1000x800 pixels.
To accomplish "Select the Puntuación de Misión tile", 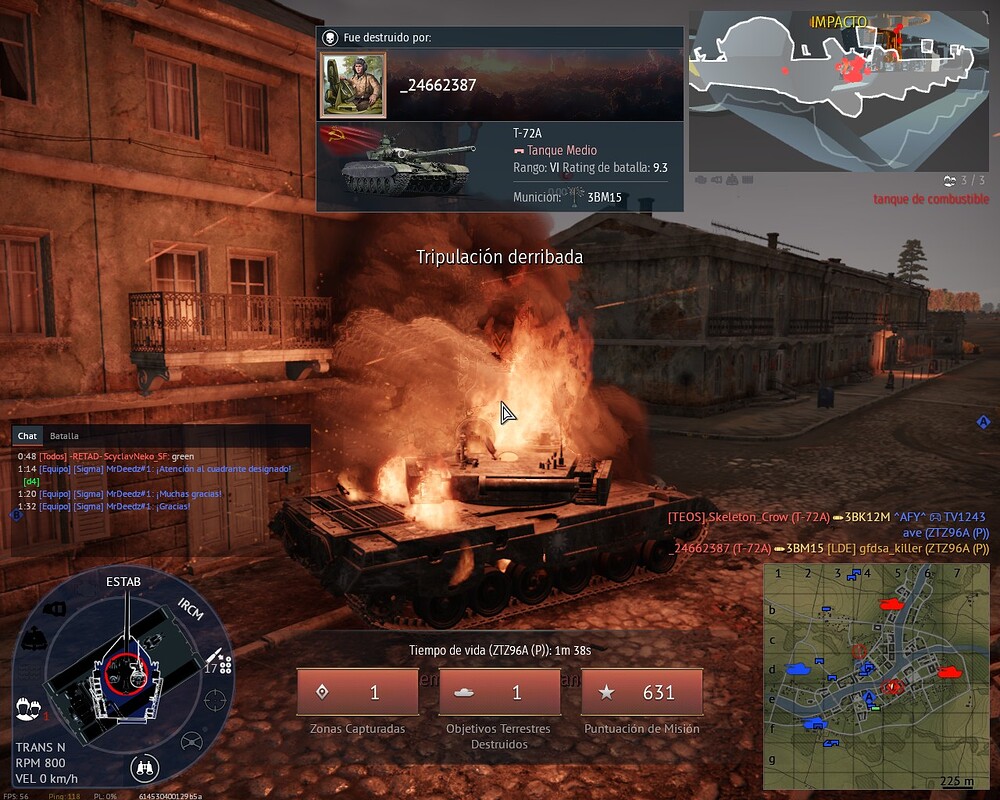I will 641,692.
